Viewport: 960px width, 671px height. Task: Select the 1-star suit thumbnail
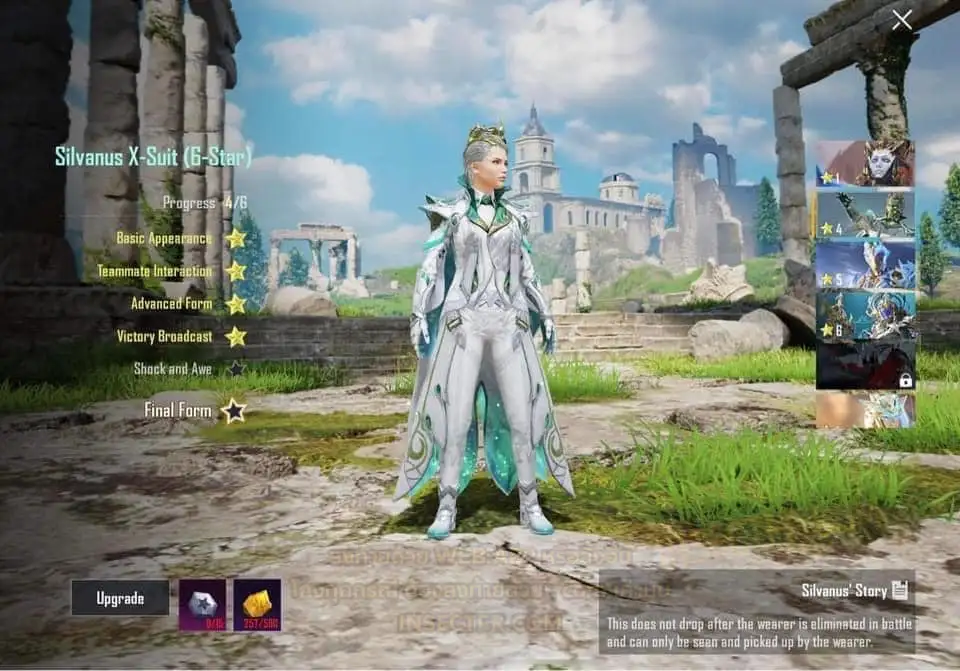click(865, 163)
